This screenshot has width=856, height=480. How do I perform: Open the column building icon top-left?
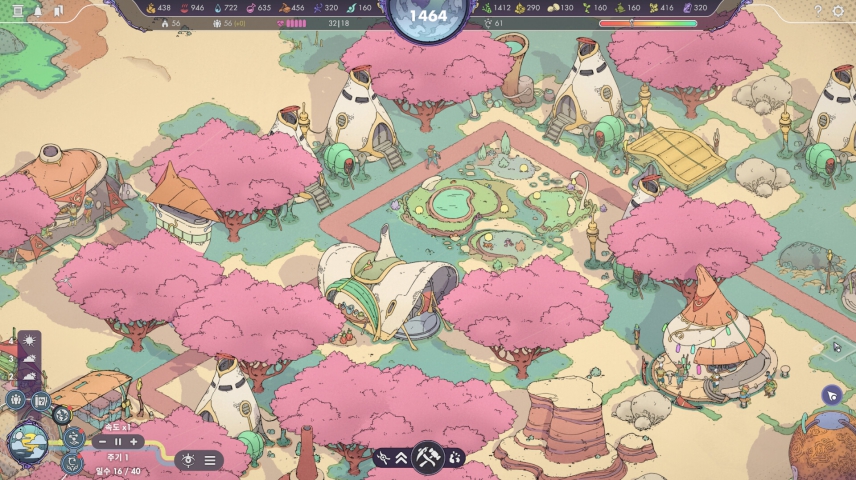click(x=17, y=10)
